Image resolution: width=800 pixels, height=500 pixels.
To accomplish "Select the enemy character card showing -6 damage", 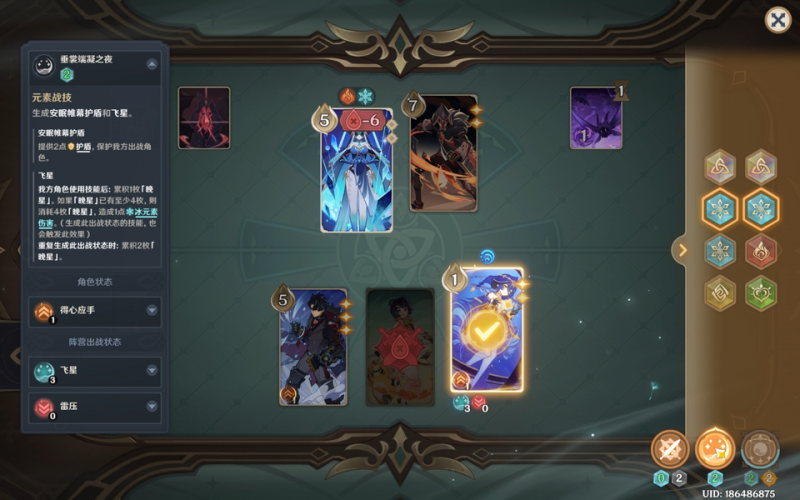I will [356, 170].
